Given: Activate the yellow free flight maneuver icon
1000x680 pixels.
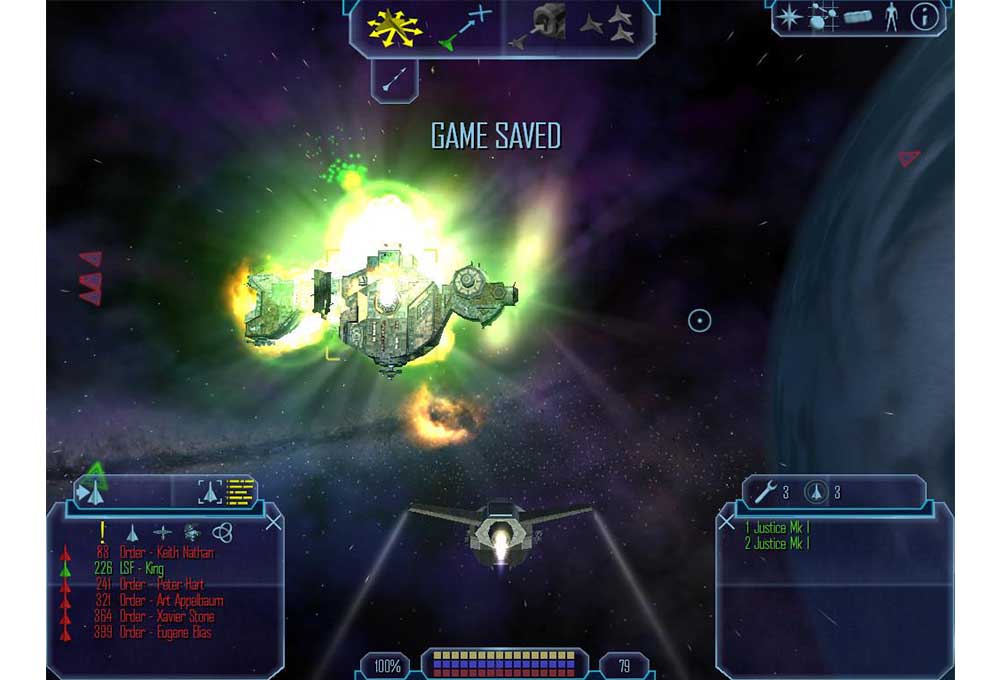Looking at the screenshot, I should (x=392, y=27).
